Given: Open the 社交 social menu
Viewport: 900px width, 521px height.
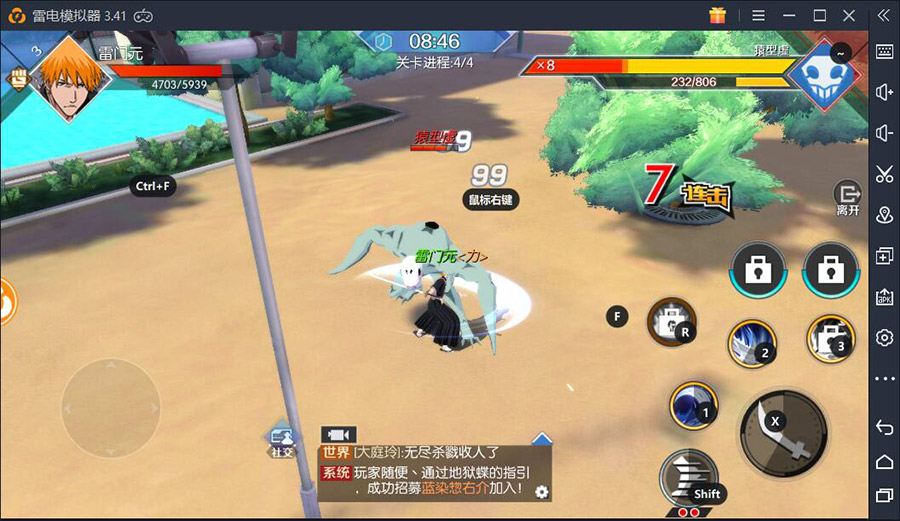Looking at the screenshot, I should (x=282, y=441).
